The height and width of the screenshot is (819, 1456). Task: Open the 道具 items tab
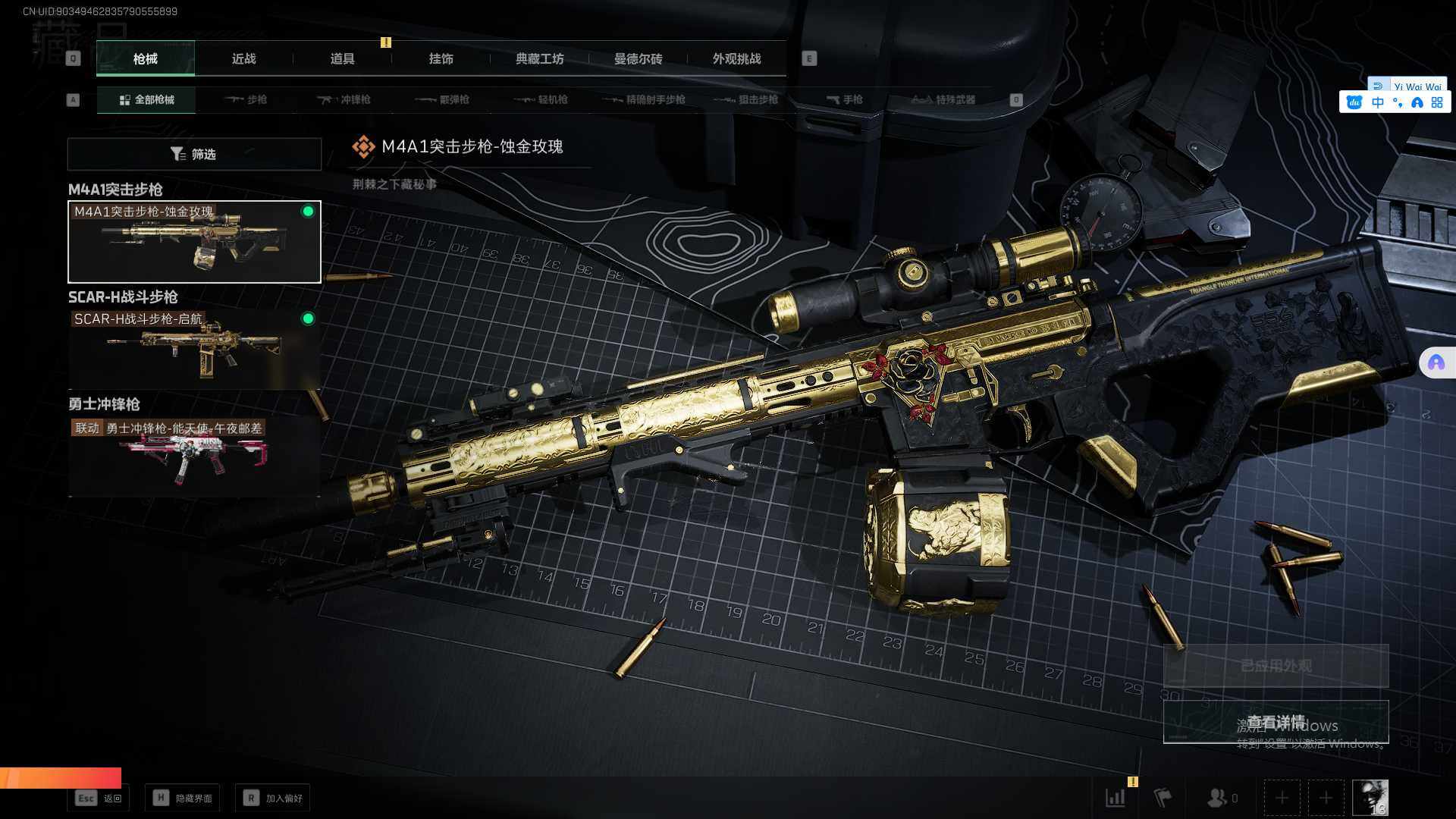342,59
